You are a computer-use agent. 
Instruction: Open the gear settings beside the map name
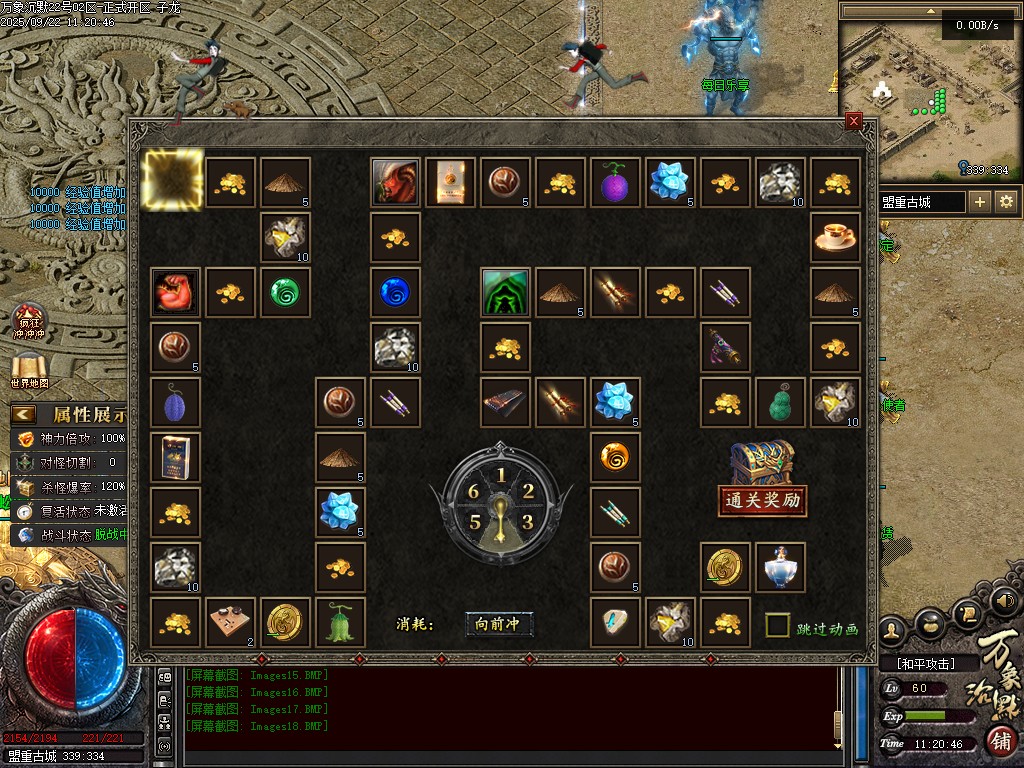tap(1006, 202)
